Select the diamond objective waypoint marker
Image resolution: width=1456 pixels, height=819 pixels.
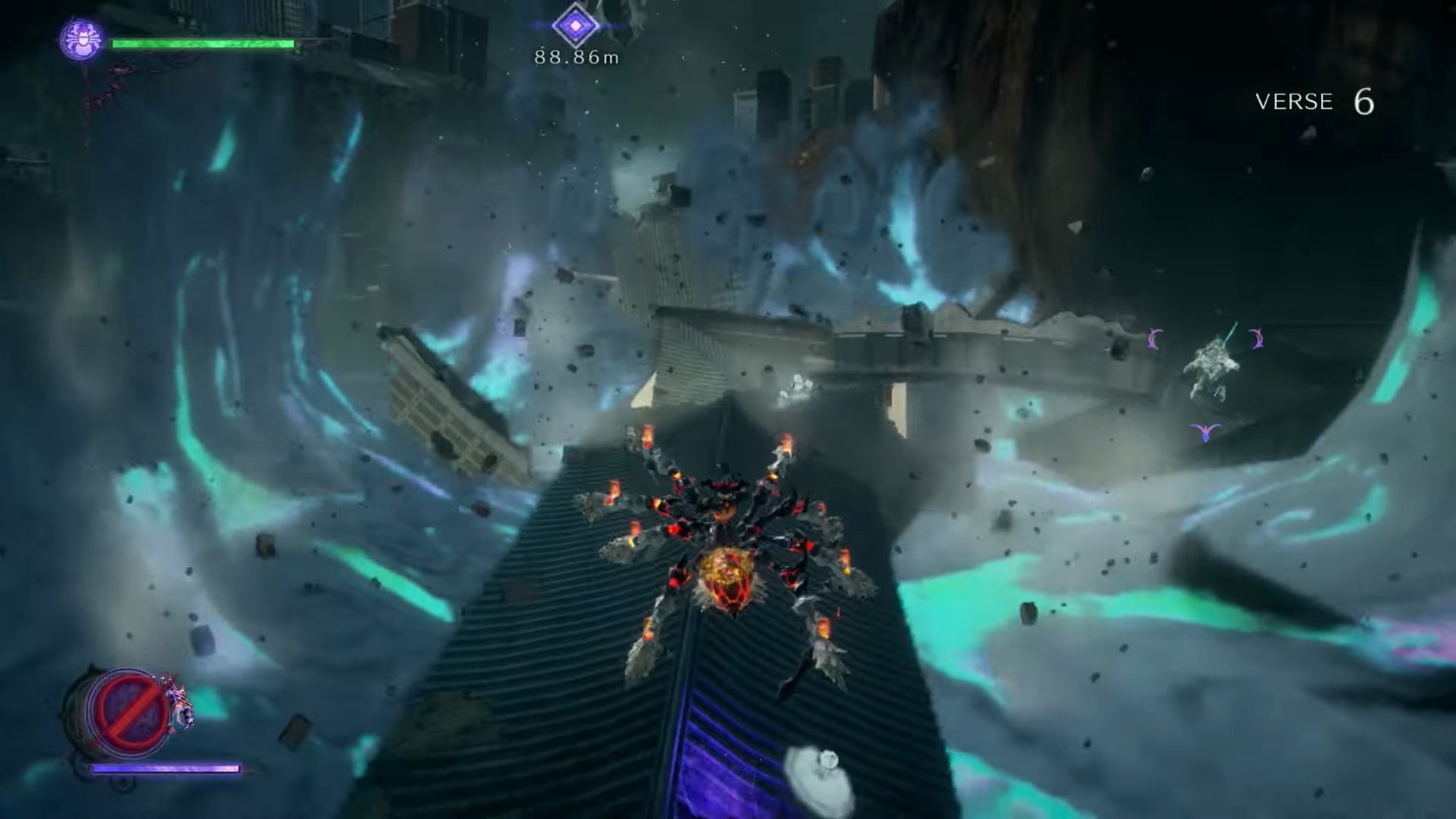point(576,25)
